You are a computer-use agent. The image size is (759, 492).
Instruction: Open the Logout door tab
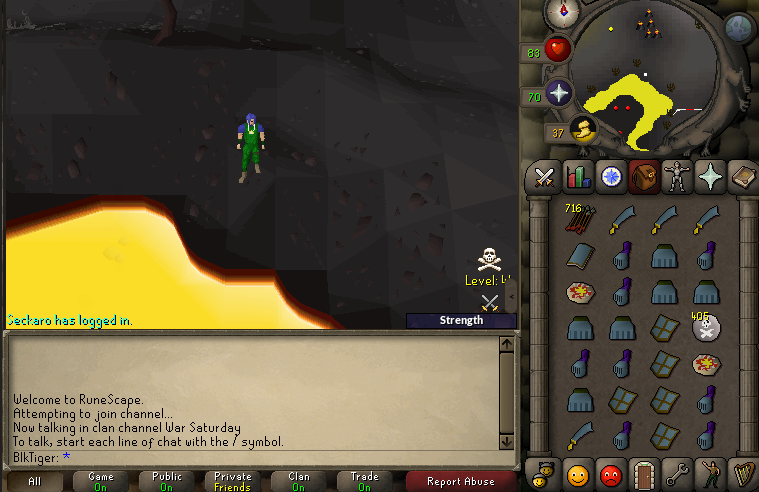pos(644,472)
